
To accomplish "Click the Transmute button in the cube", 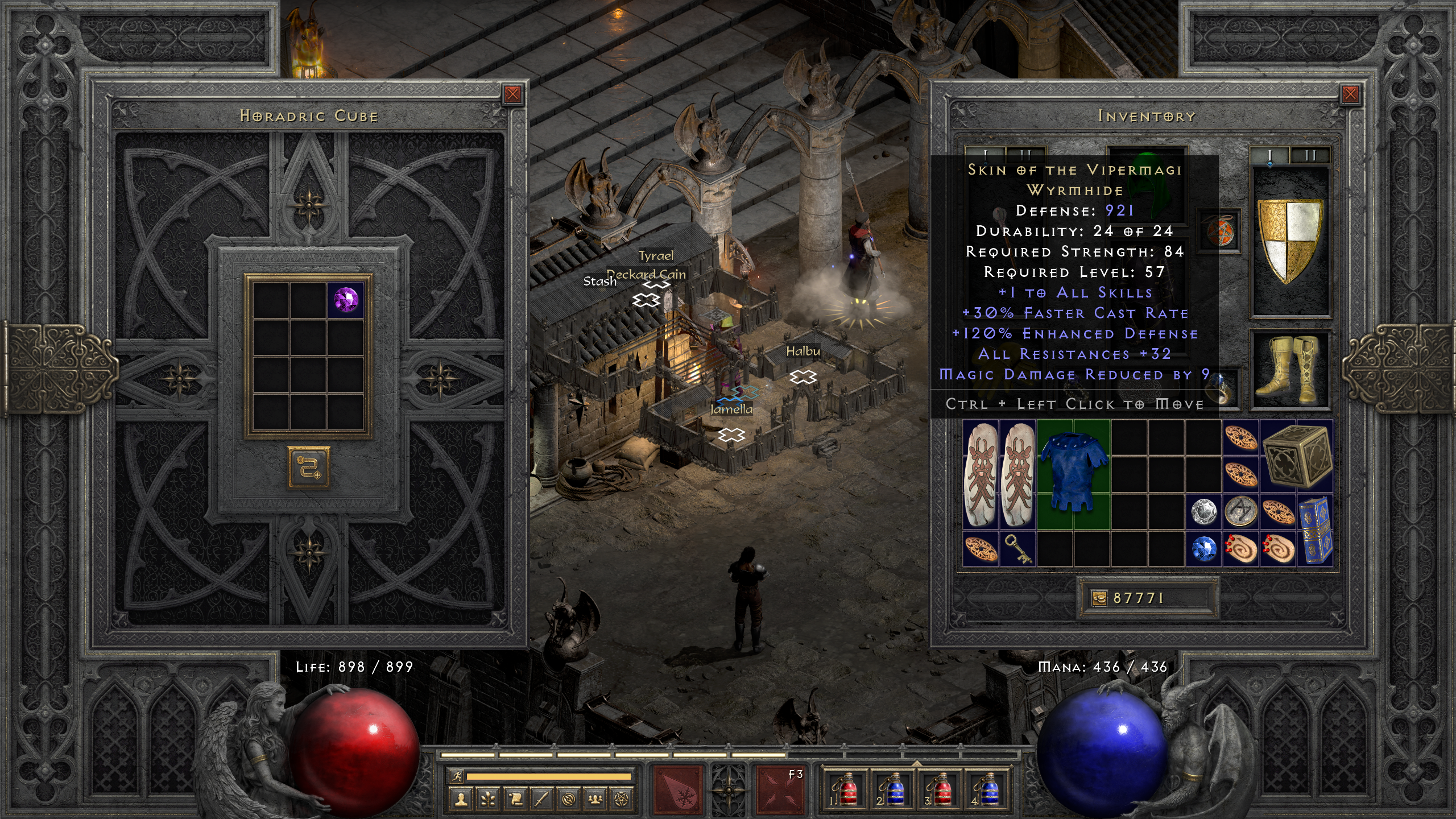I will tap(308, 468).
